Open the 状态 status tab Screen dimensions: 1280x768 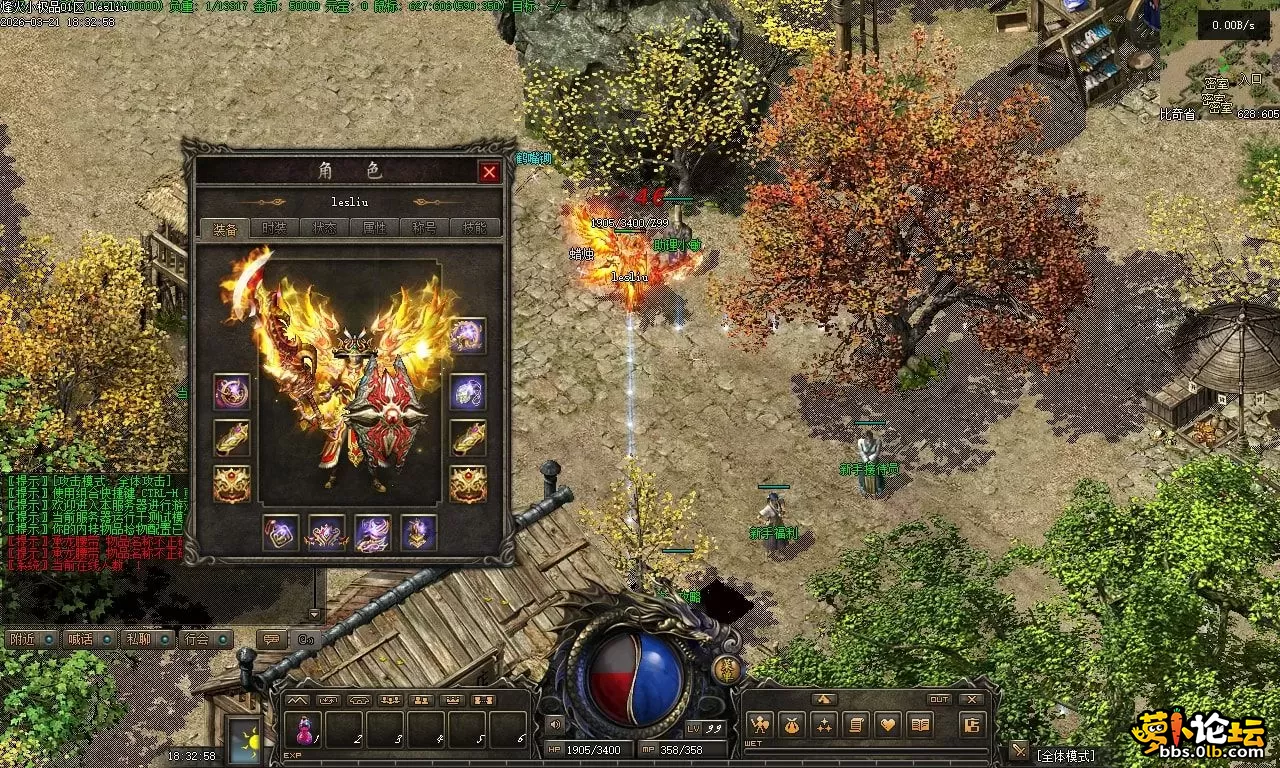[324, 228]
